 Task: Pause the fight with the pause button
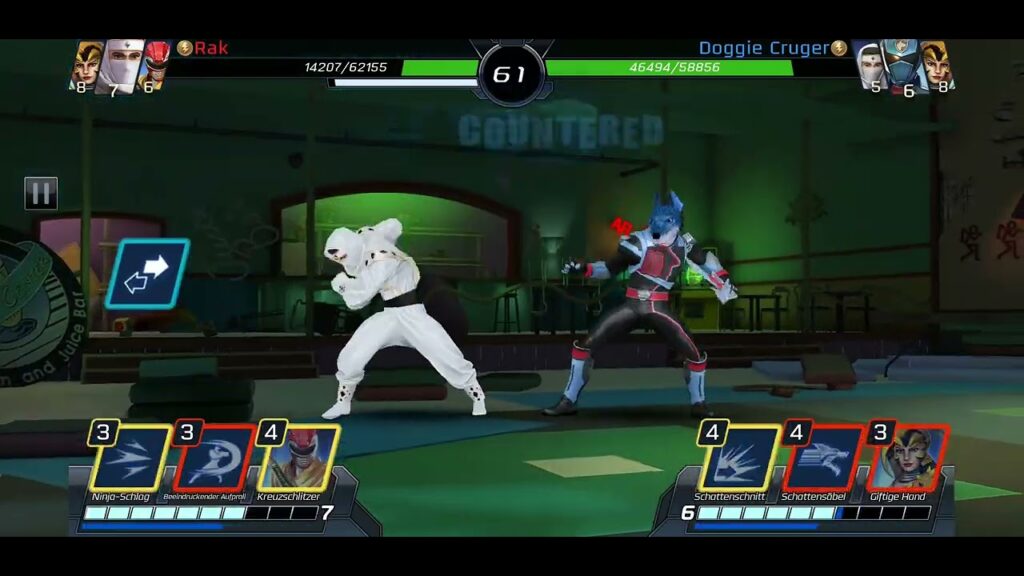tap(41, 193)
